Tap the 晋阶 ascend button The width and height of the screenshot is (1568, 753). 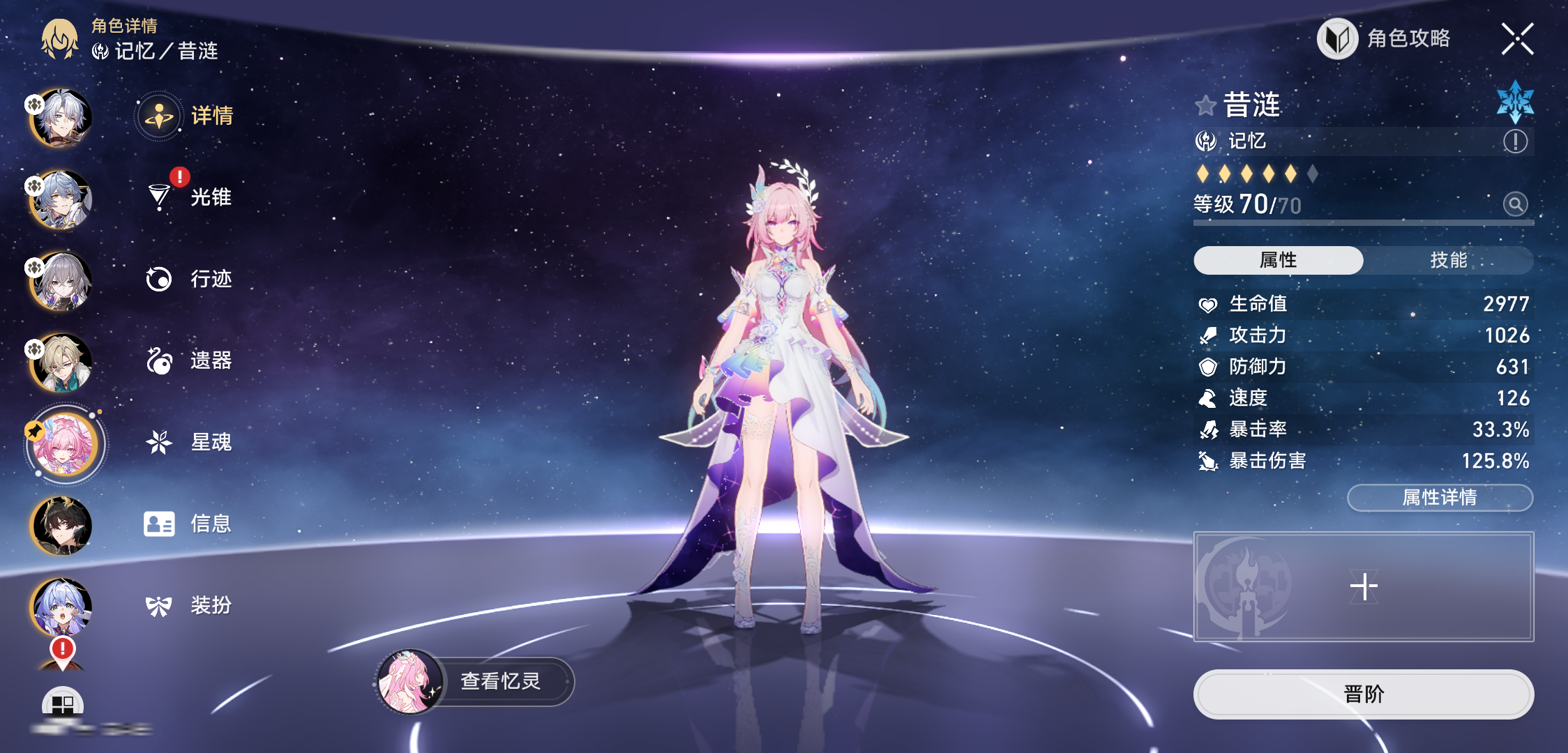point(1363,694)
